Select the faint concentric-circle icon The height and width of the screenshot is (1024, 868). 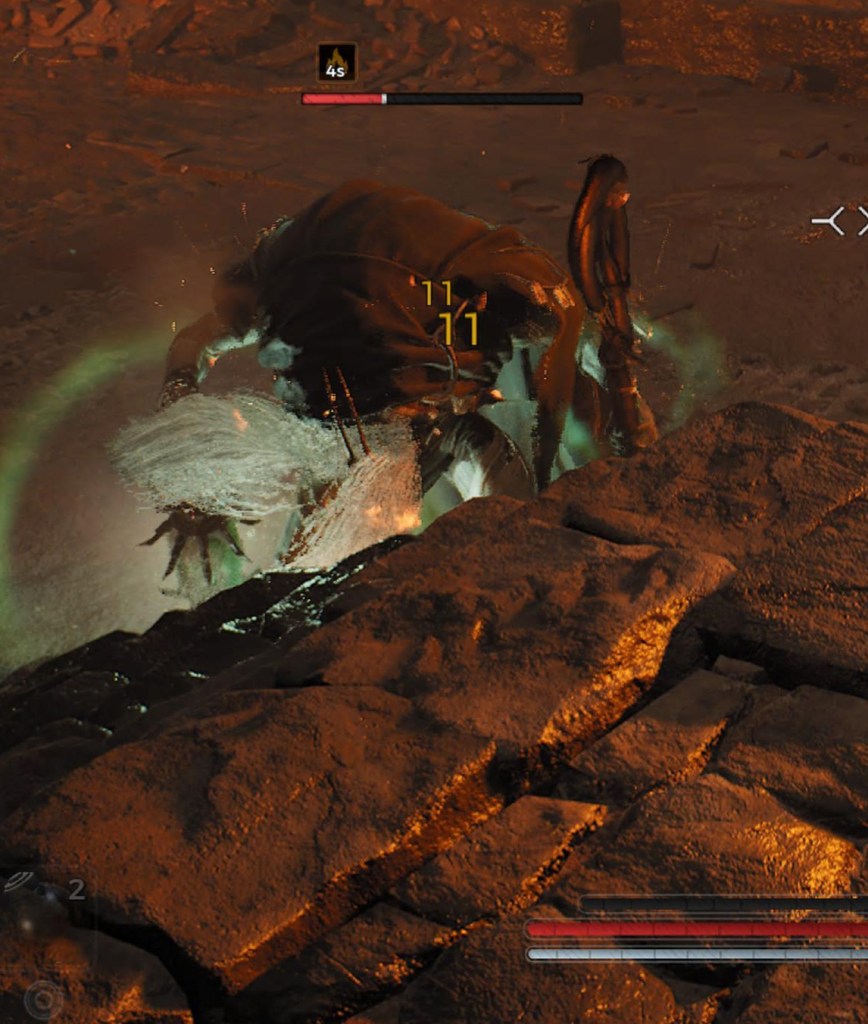click(43, 999)
